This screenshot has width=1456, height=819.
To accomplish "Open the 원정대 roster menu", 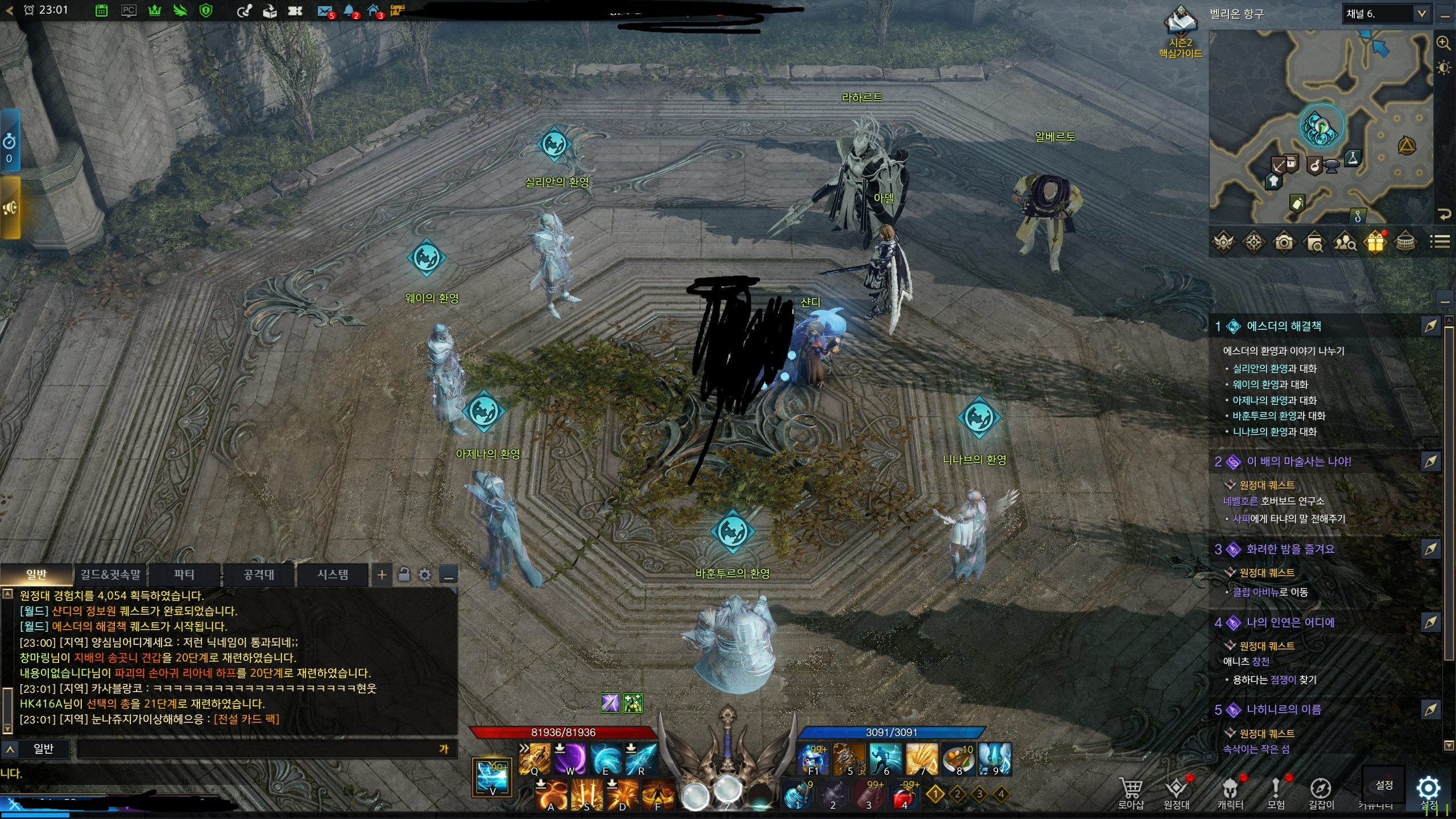I will point(1176,792).
